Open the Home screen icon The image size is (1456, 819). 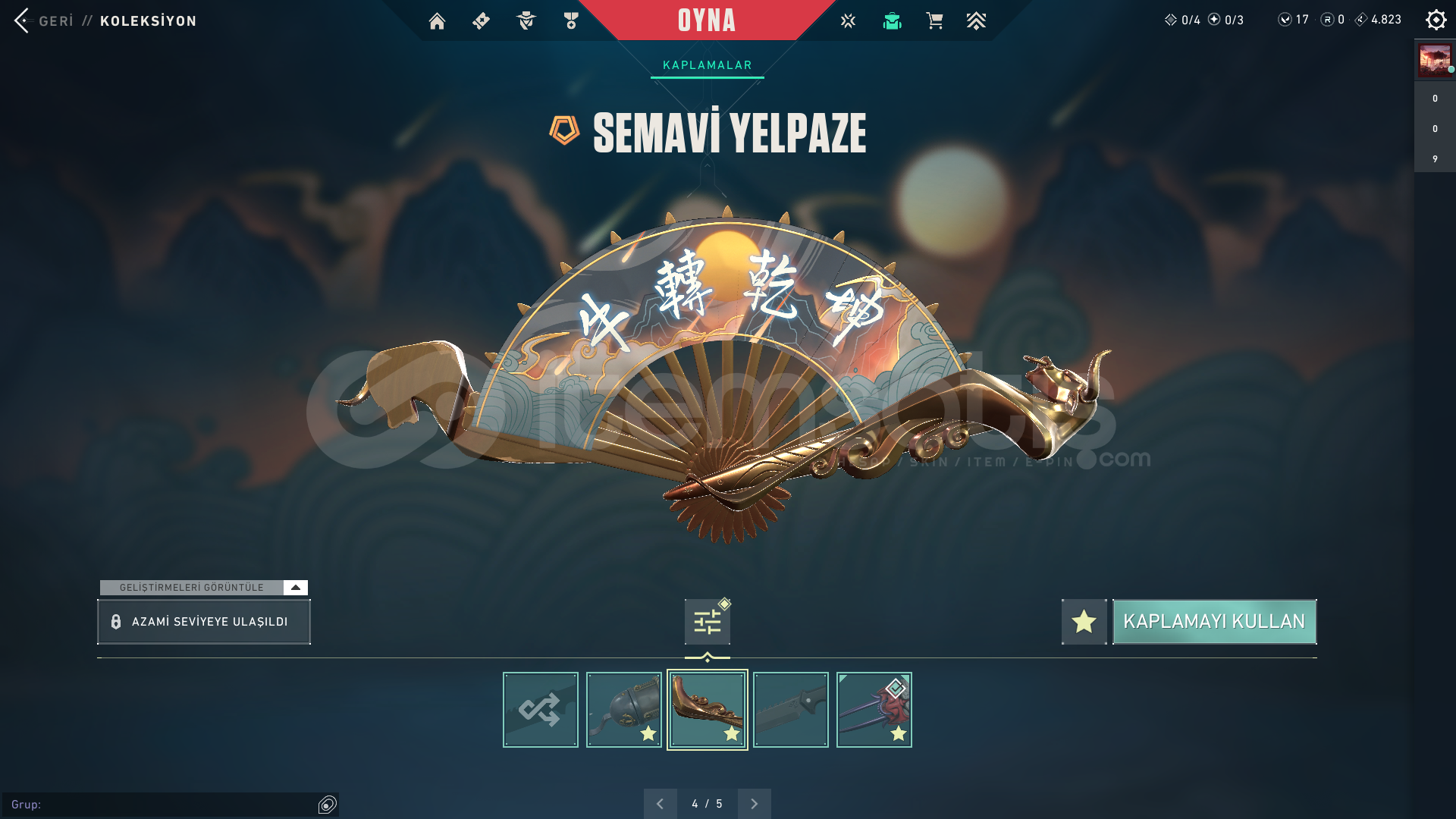click(437, 20)
